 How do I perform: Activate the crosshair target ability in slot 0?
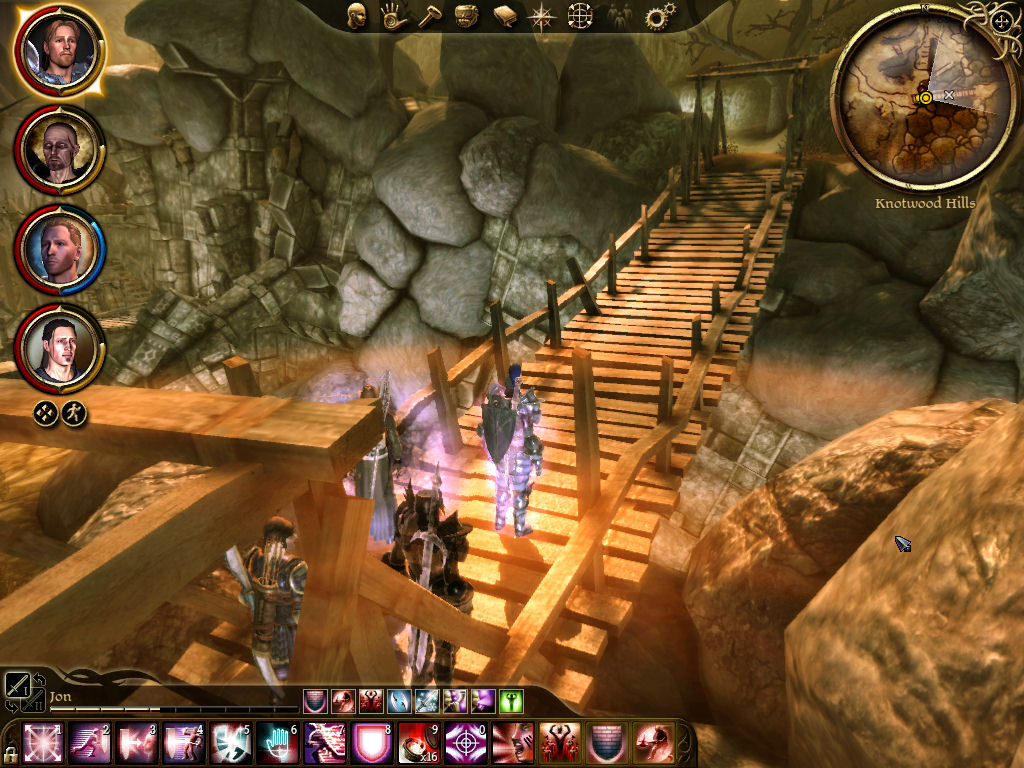tap(462, 741)
